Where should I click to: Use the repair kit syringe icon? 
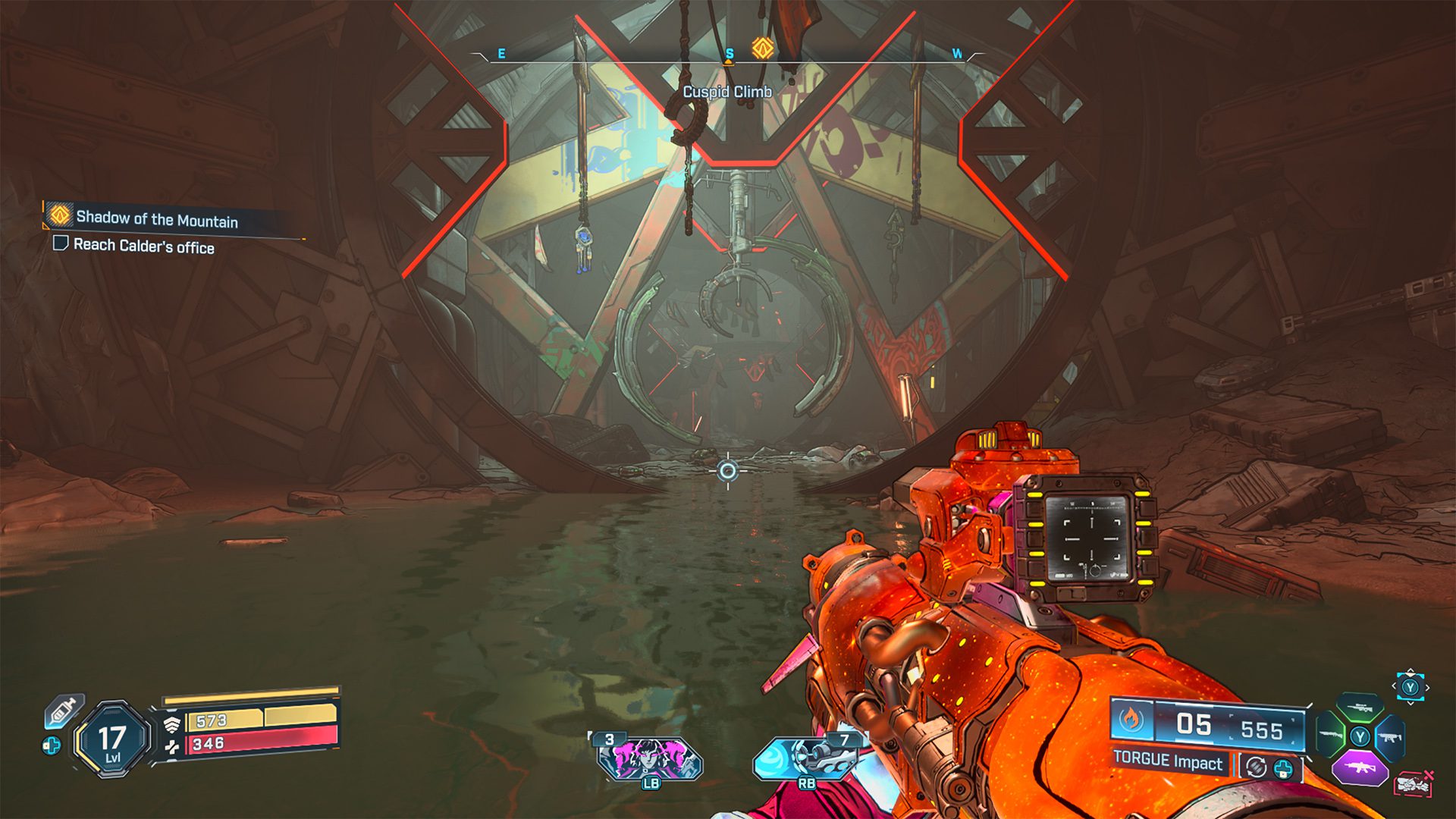[x=64, y=710]
